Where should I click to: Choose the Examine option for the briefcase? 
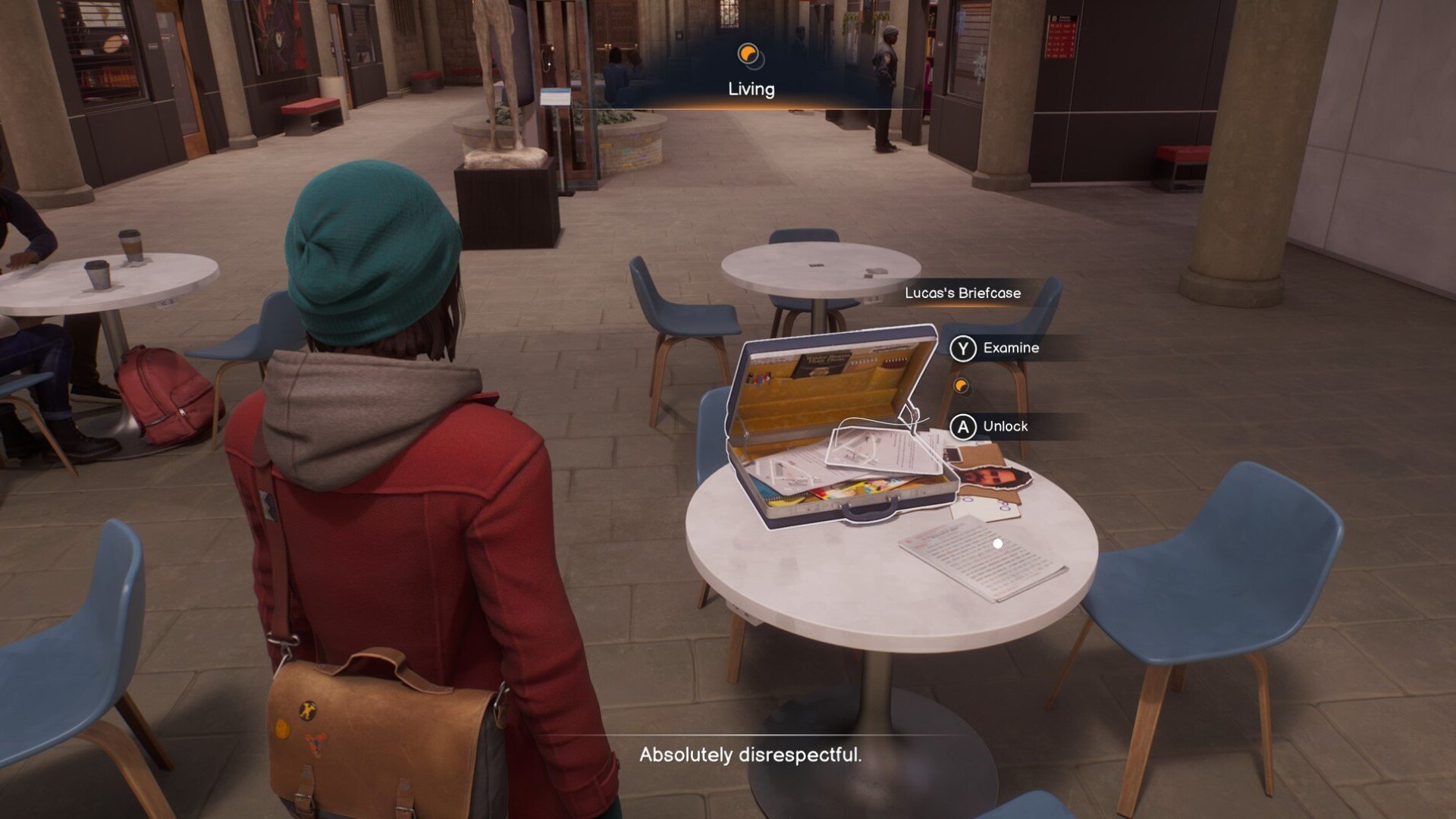(x=995, y=348)
